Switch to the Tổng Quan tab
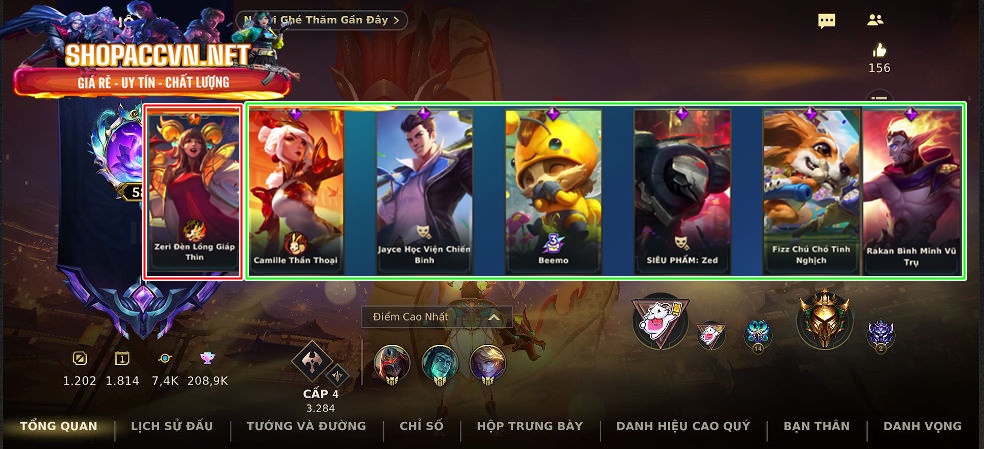Viewport: 984px width, 449px height. point(59,426)
